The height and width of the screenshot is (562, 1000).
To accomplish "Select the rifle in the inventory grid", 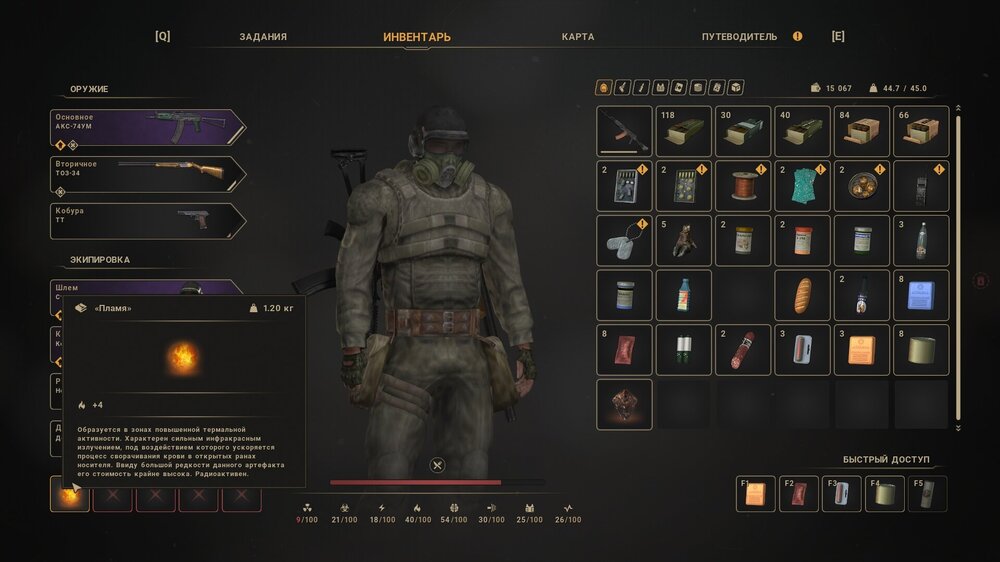I will click(624, 131).
